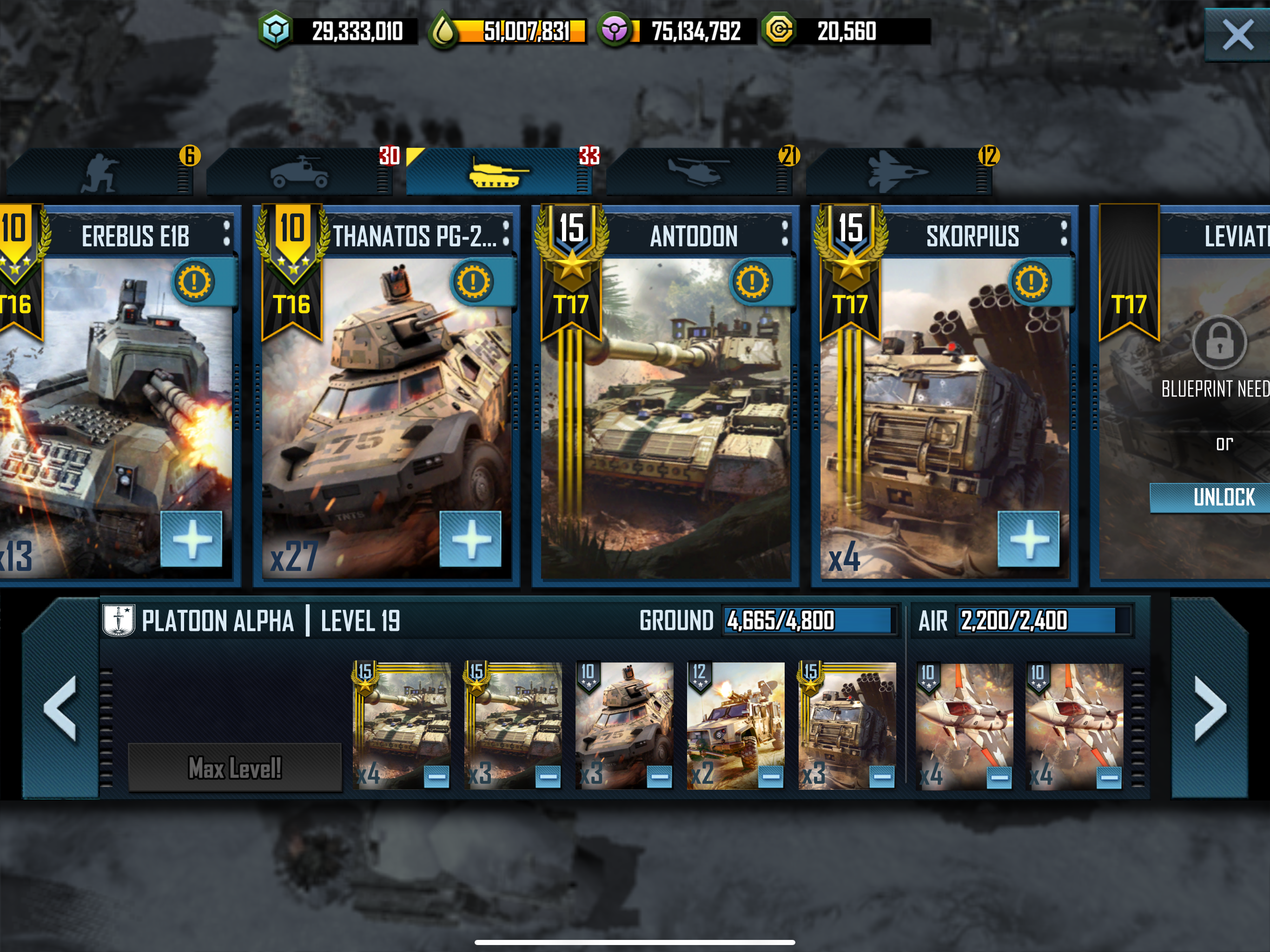Remove the x3 Skorpius from platoon
The height and width of the screenshot is (952, 1270).
click(882, 777)
